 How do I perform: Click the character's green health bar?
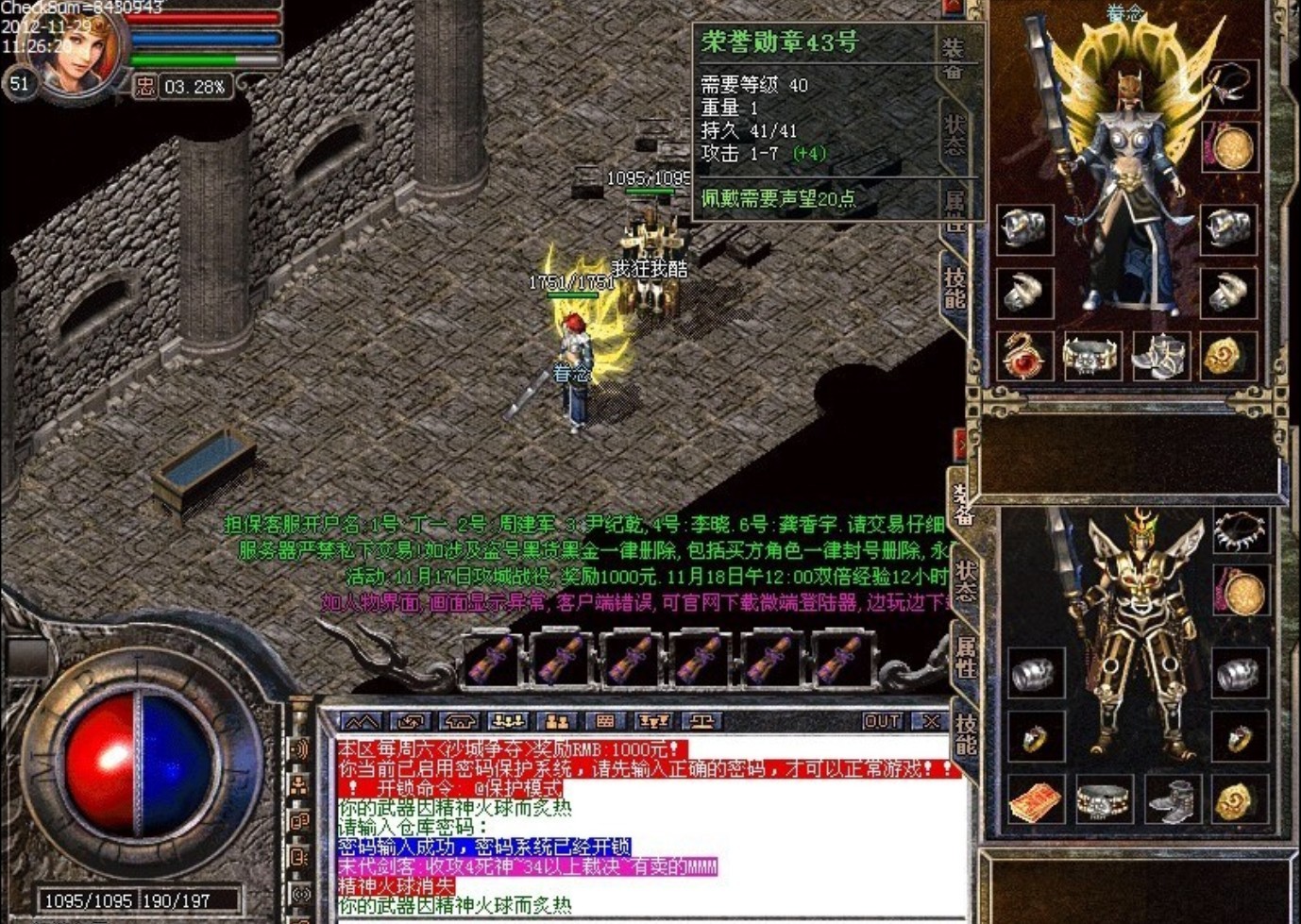203,57
